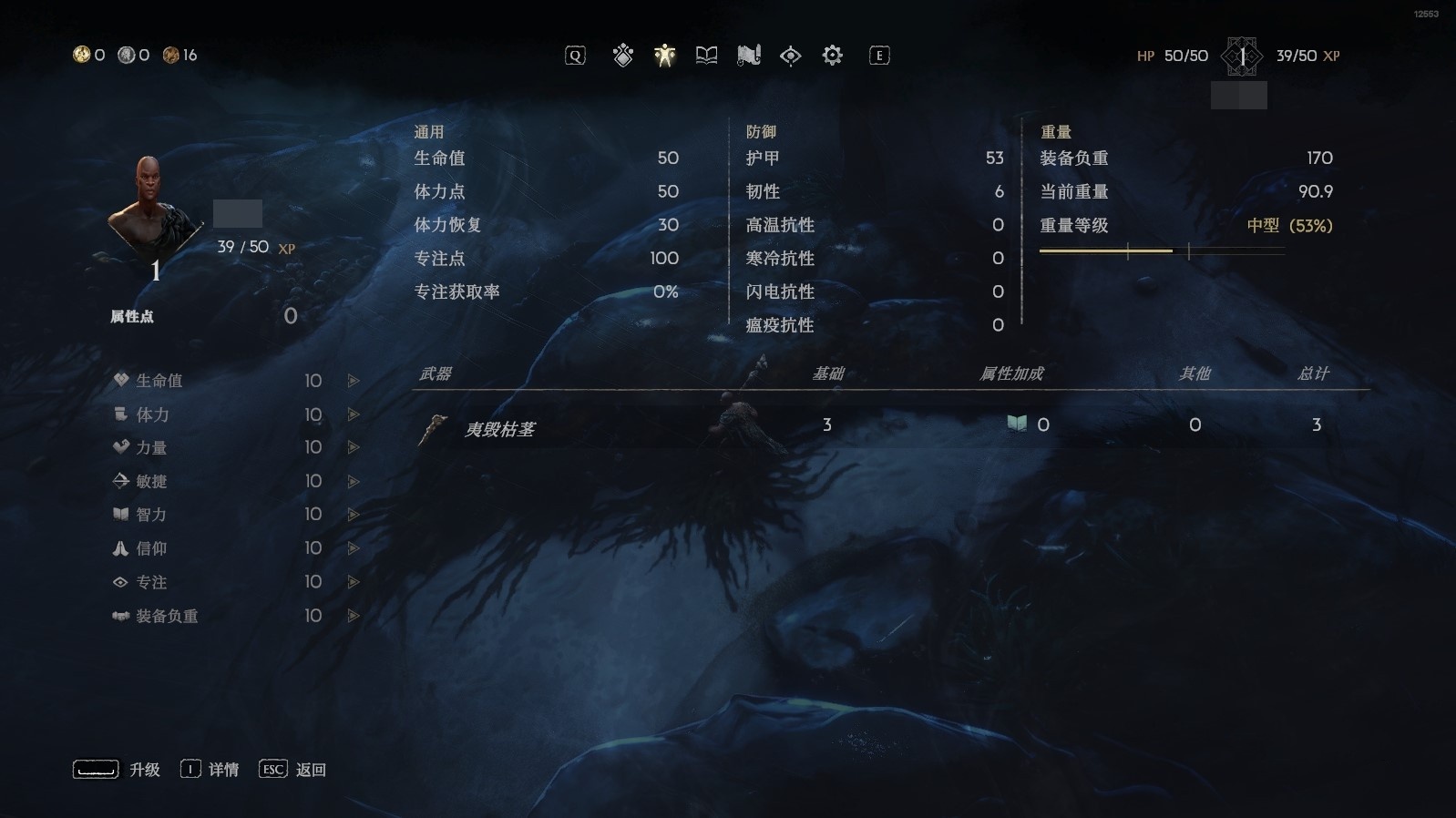Click the 返回 return option next to ESC

tap(311, 769)
